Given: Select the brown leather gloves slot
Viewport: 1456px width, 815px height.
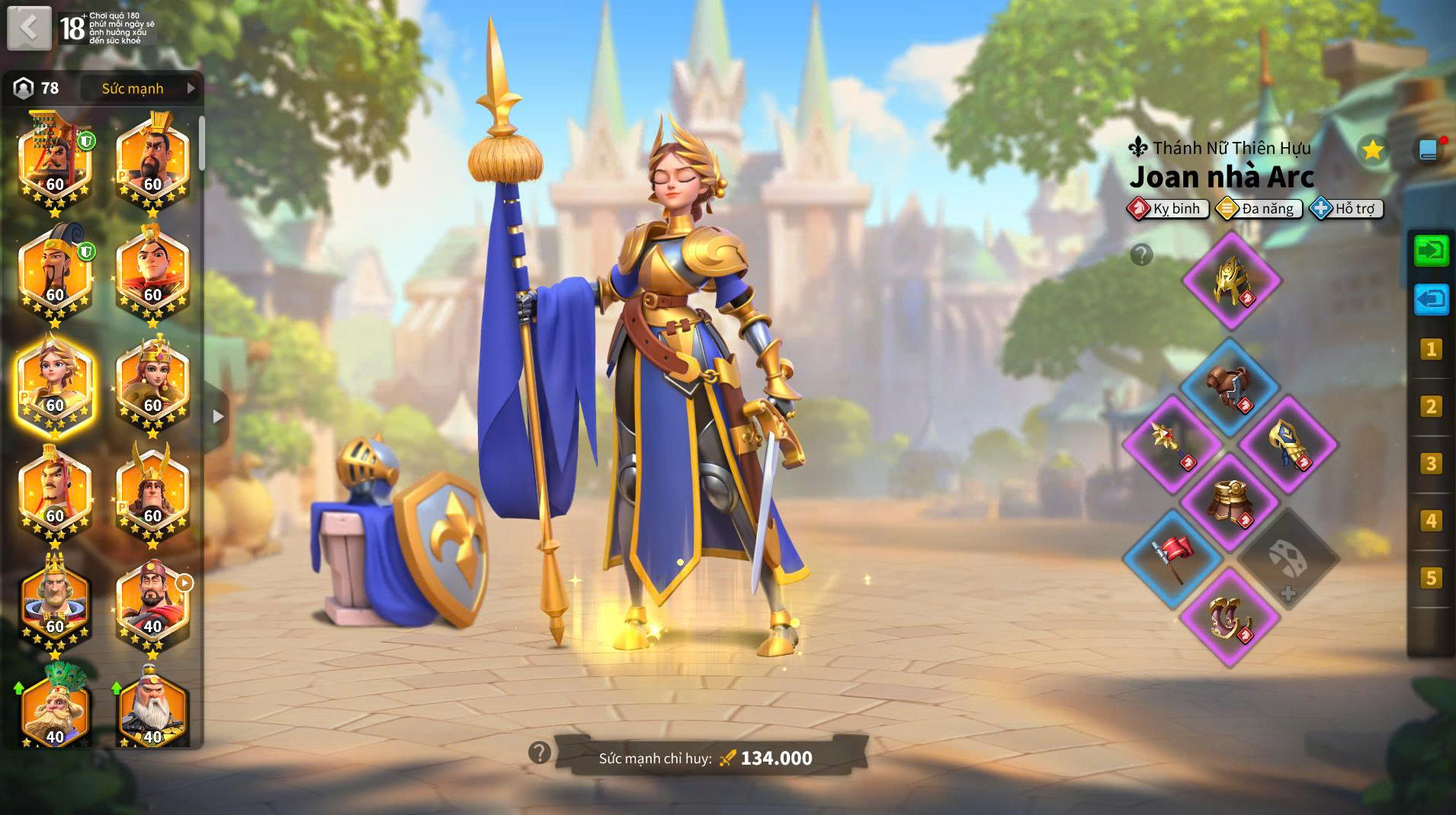Looking at the screenshot, I should pyautogui.click(x=1230, y=387).
